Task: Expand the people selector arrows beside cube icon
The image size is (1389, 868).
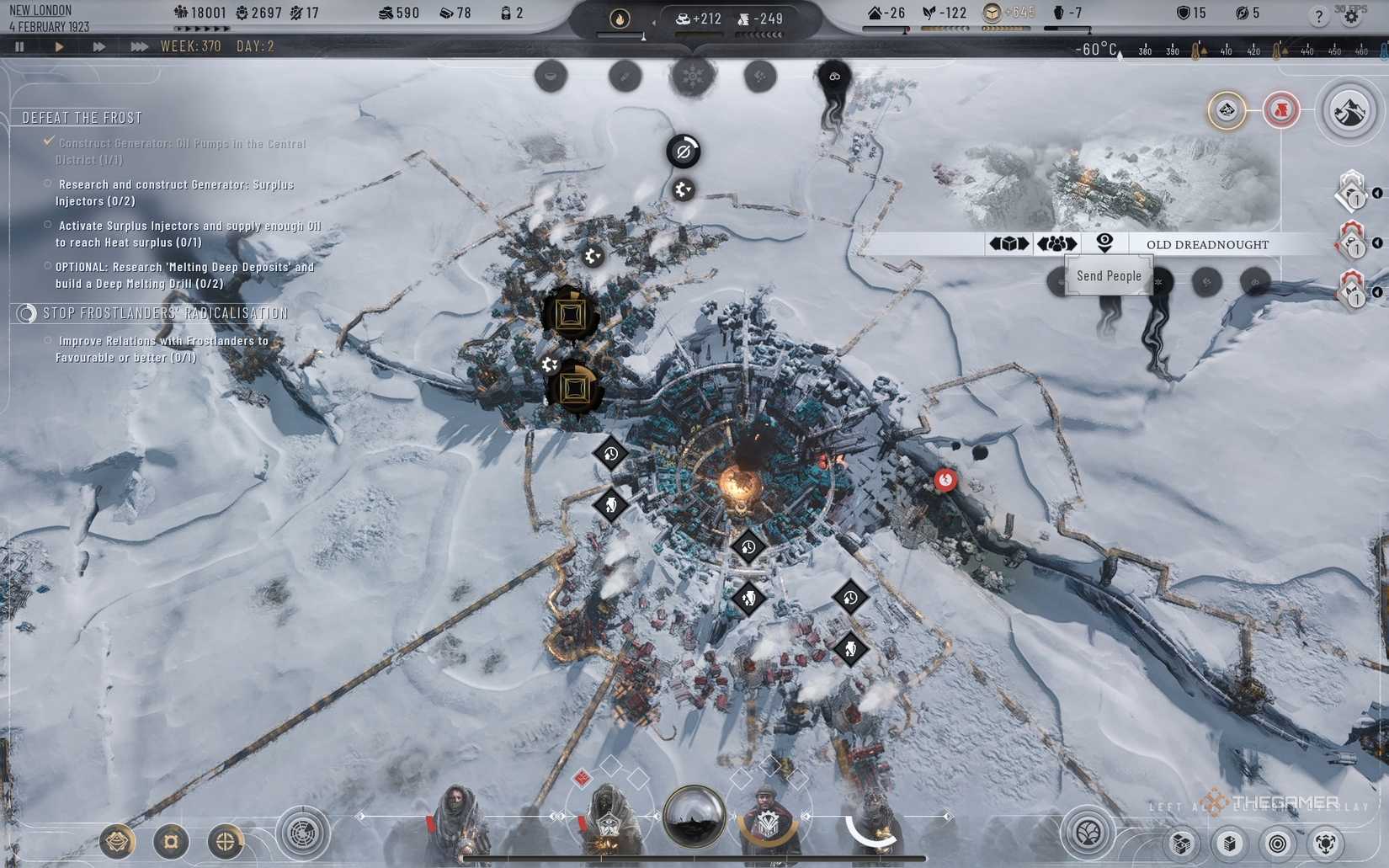Action: pyautogui.click(x=1056, y=242)
